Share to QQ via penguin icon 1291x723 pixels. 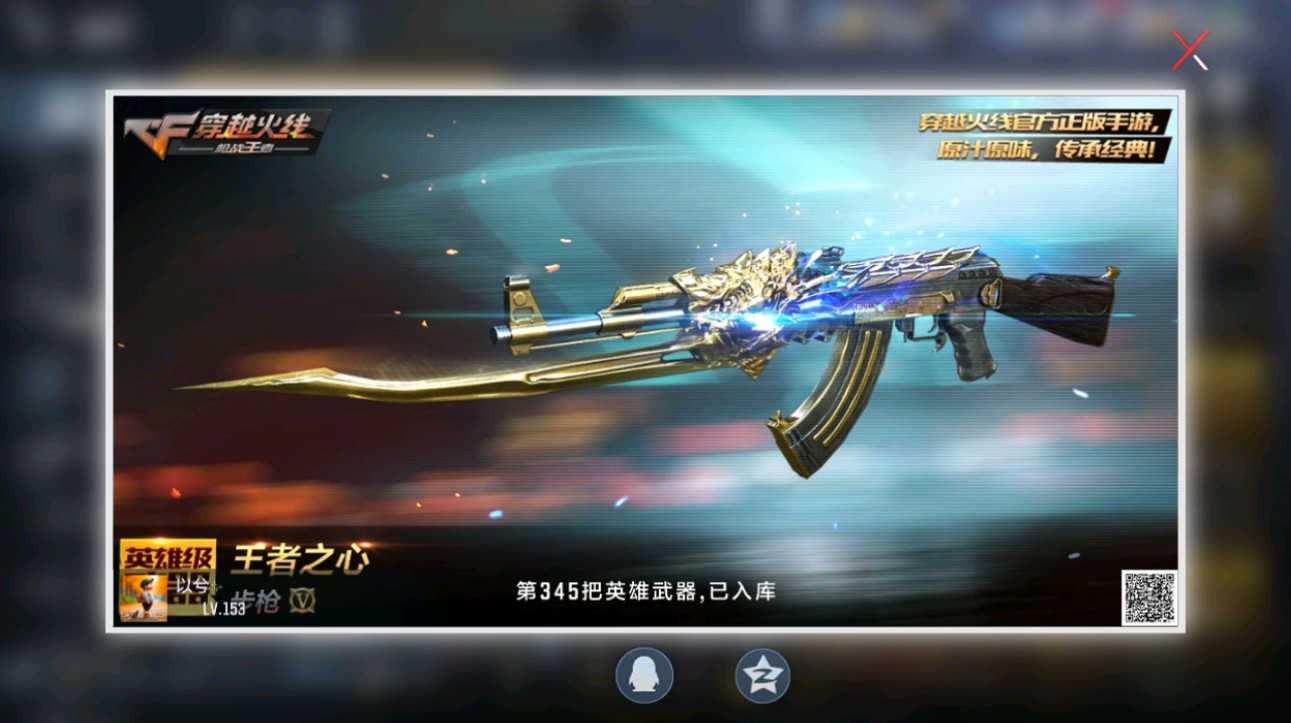coord(644,675)
